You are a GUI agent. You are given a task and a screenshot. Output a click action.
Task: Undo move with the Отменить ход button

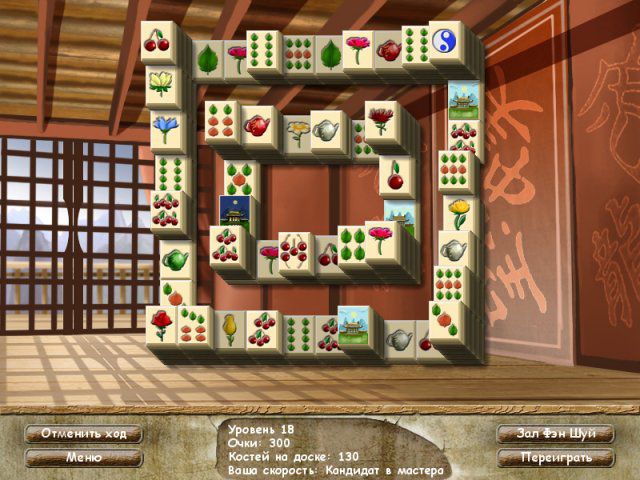click(x=84, y=434)
